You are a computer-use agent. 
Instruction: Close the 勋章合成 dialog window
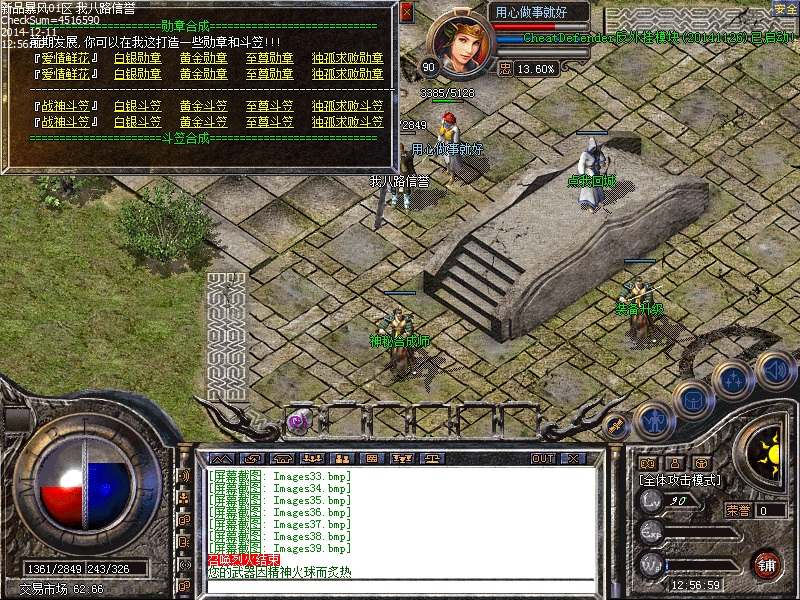tap(406, 13)
